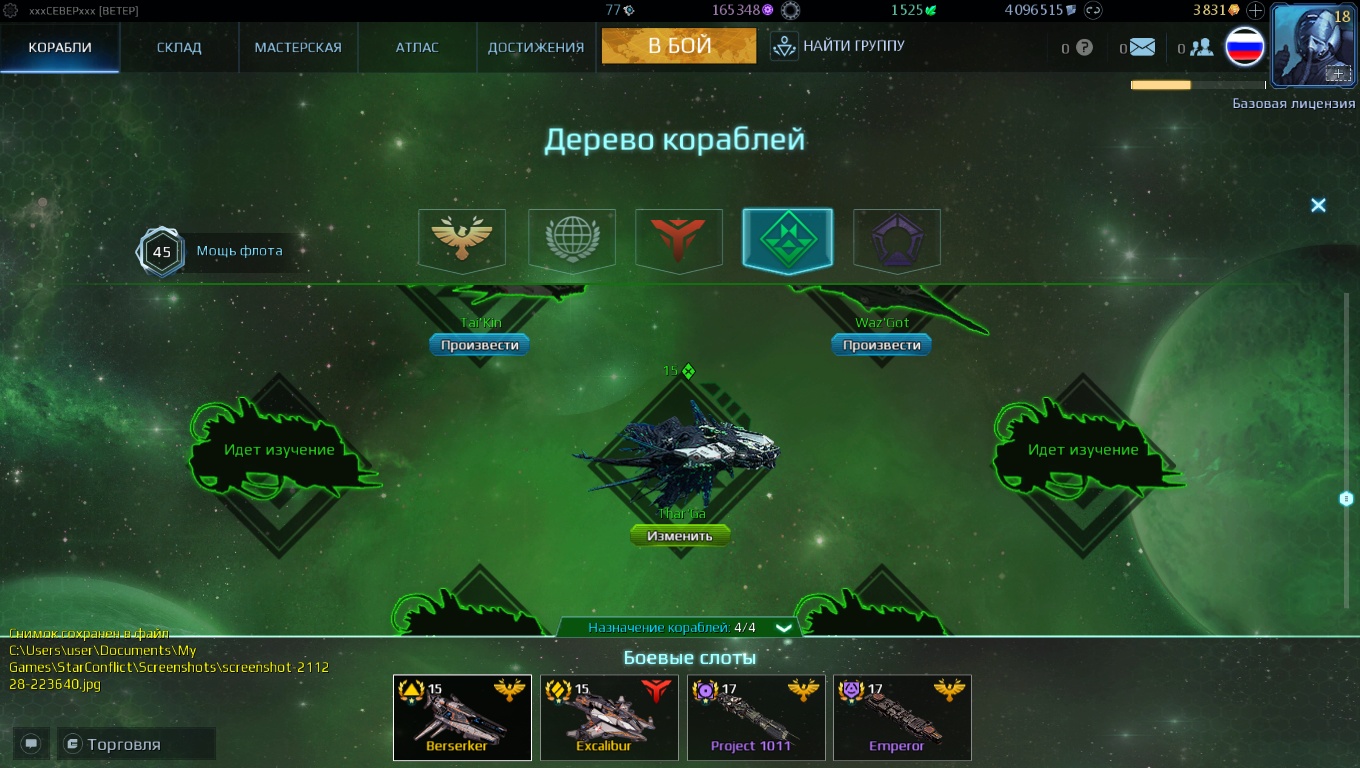Open the МАСТЕРСКАЯ tab

coord(297,46)
